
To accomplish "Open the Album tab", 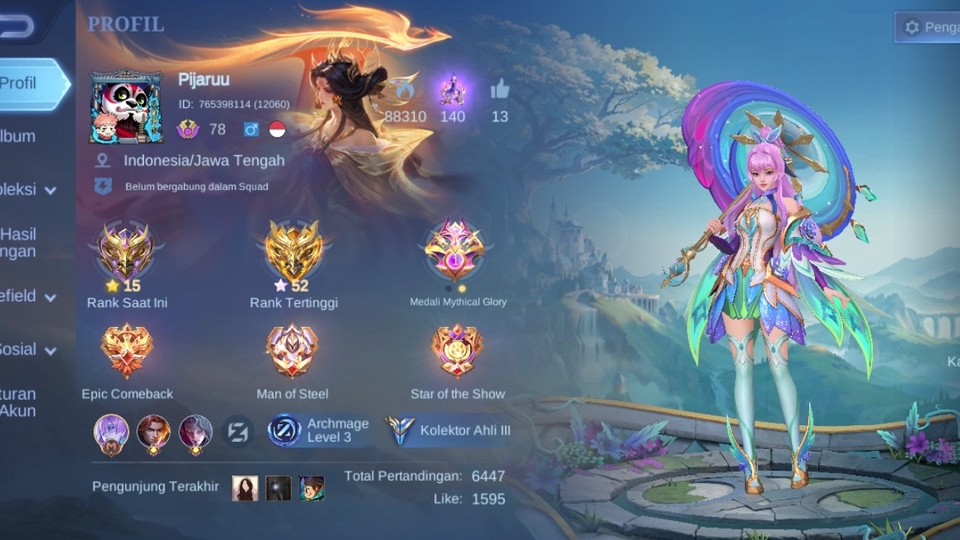I will click(18, 136).
